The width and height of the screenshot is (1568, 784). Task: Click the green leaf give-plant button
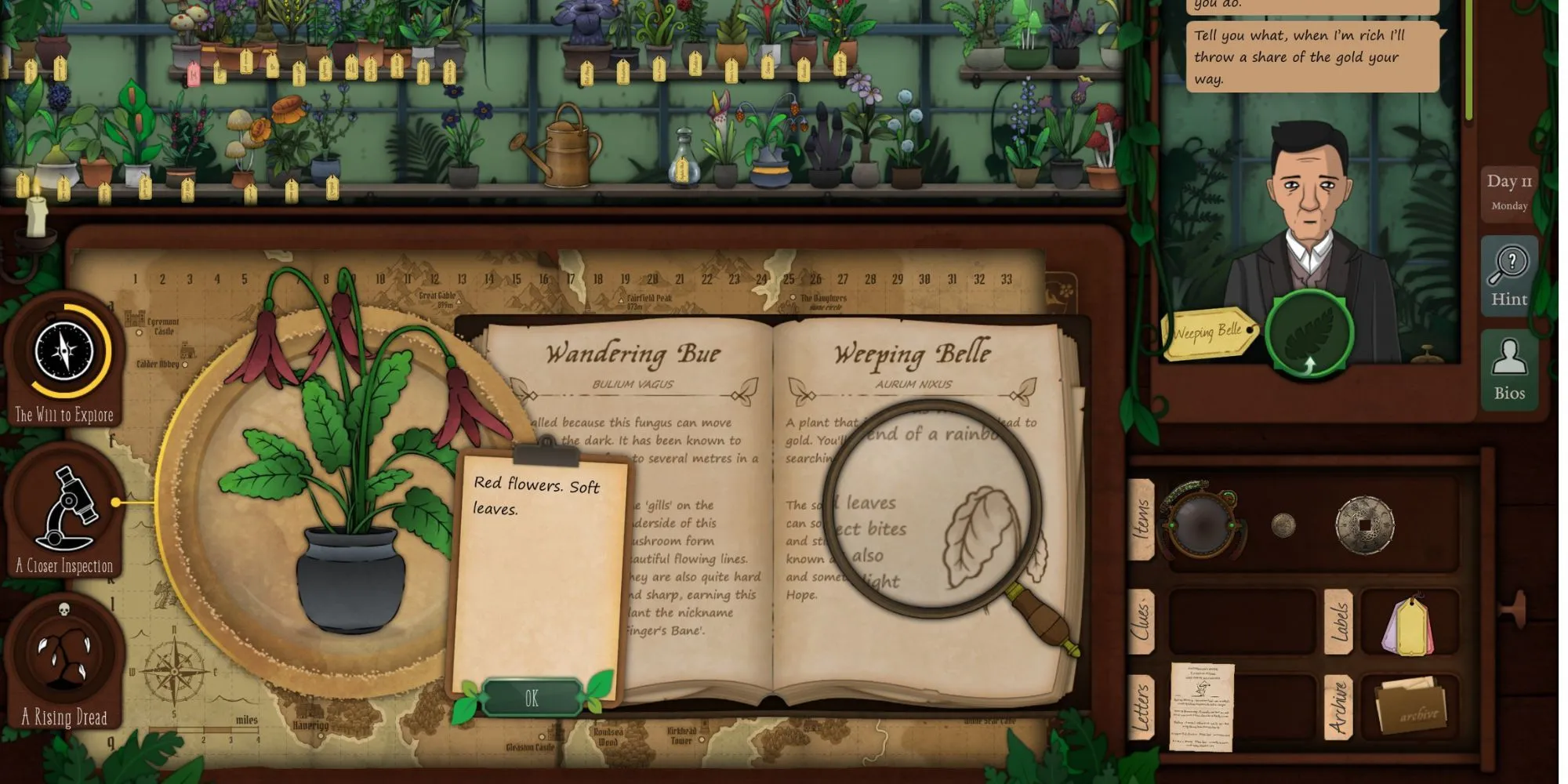(x=1308, y=332)
